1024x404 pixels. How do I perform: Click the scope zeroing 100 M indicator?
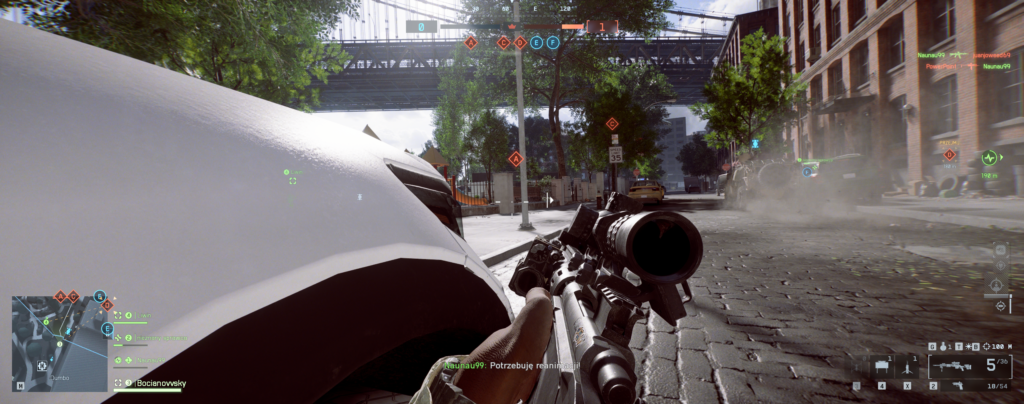(x=997, y=346)
